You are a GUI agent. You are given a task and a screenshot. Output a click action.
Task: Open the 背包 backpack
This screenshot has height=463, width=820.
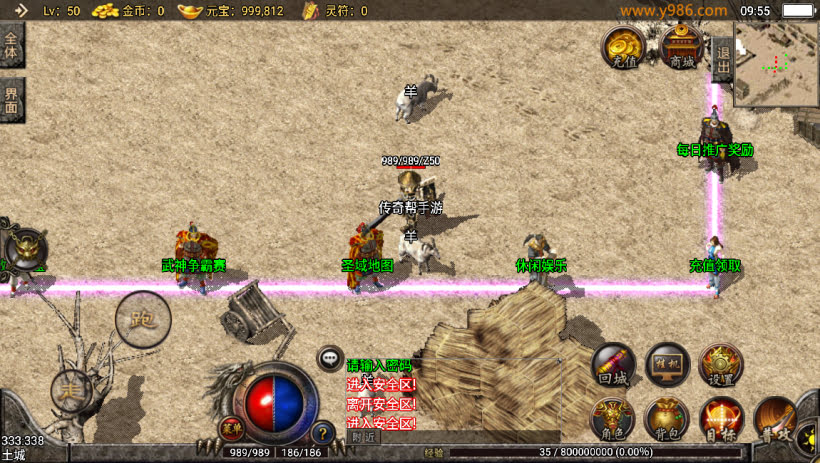coord(667,415)
